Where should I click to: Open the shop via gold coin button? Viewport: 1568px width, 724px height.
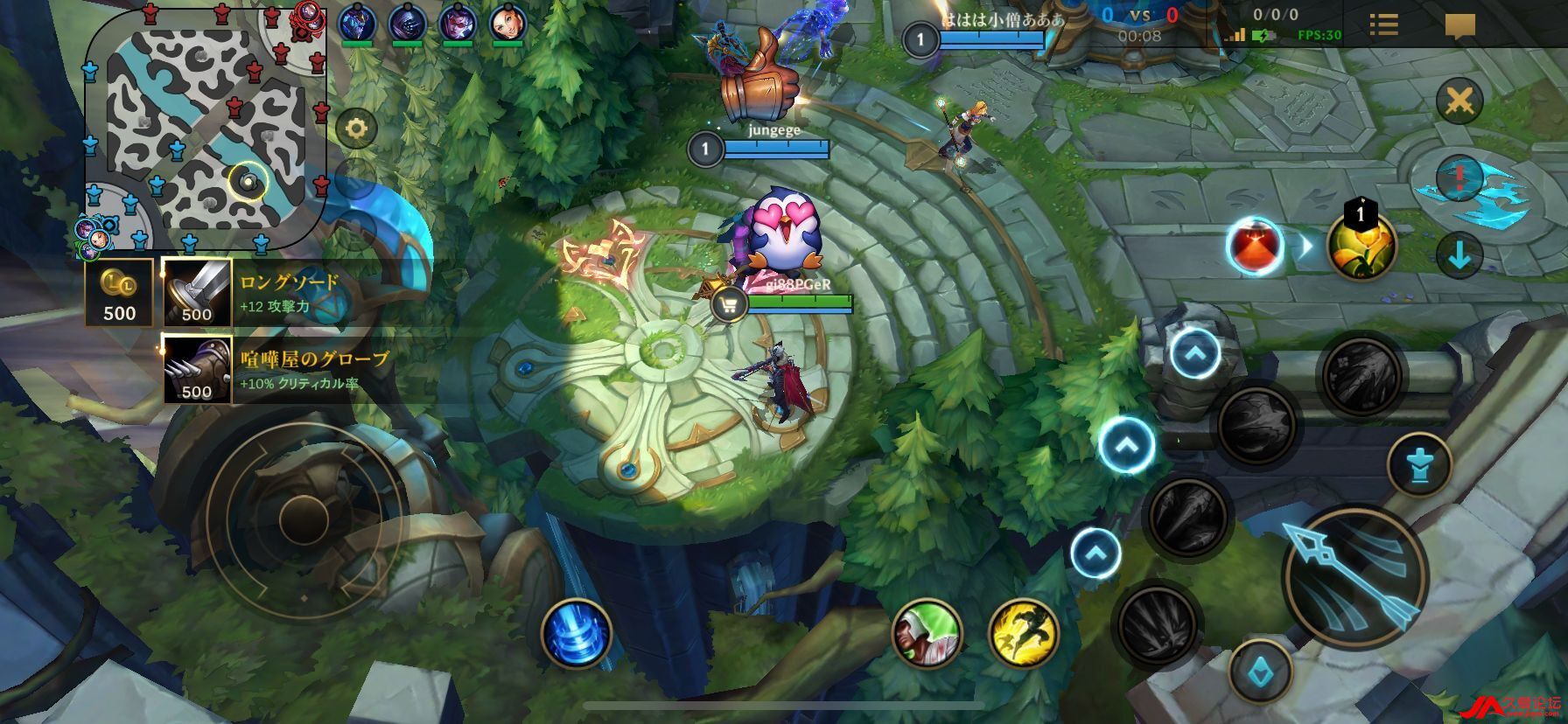pos(119,292)
